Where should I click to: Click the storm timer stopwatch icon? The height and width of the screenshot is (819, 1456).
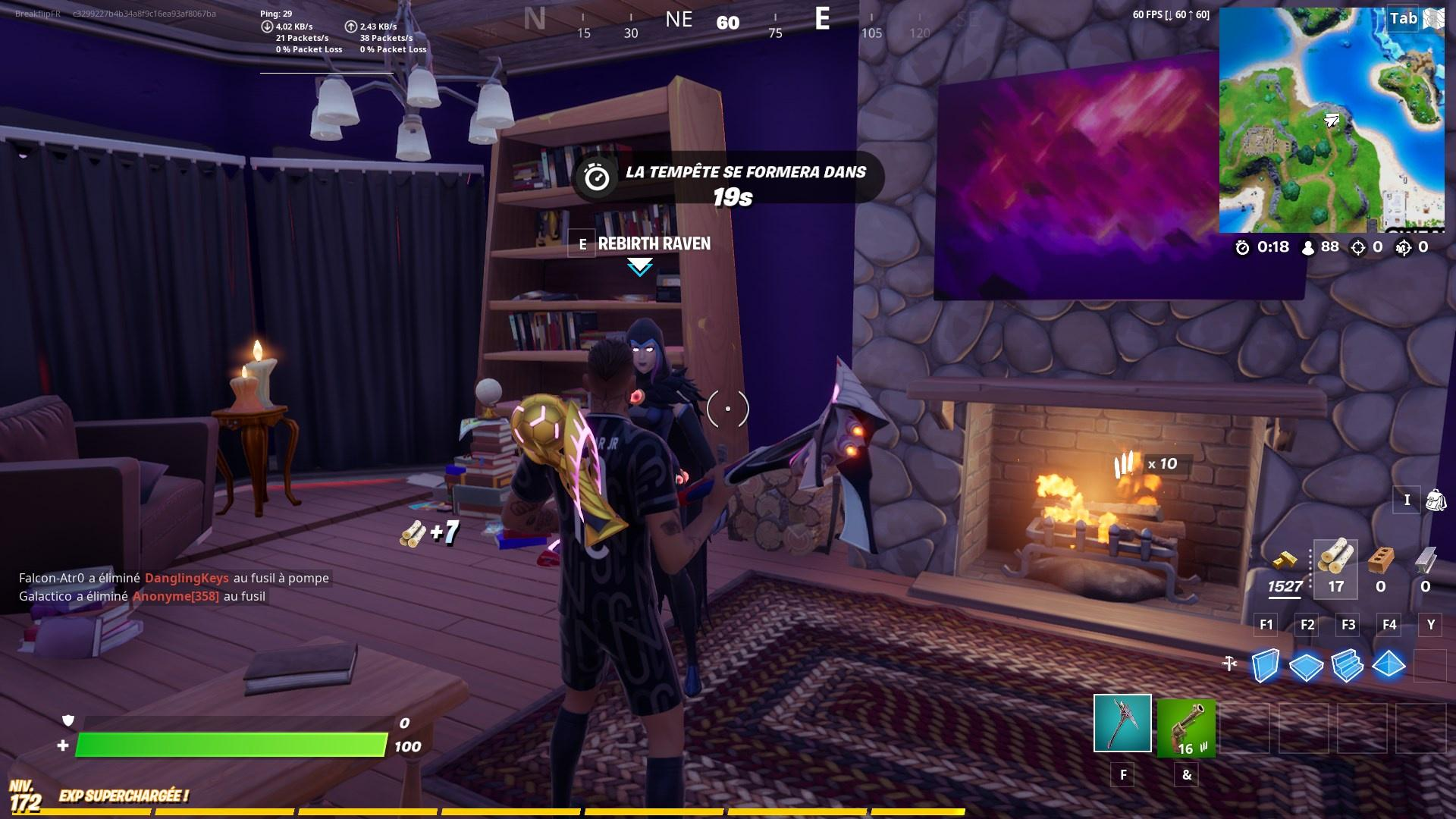point(1241,246)
